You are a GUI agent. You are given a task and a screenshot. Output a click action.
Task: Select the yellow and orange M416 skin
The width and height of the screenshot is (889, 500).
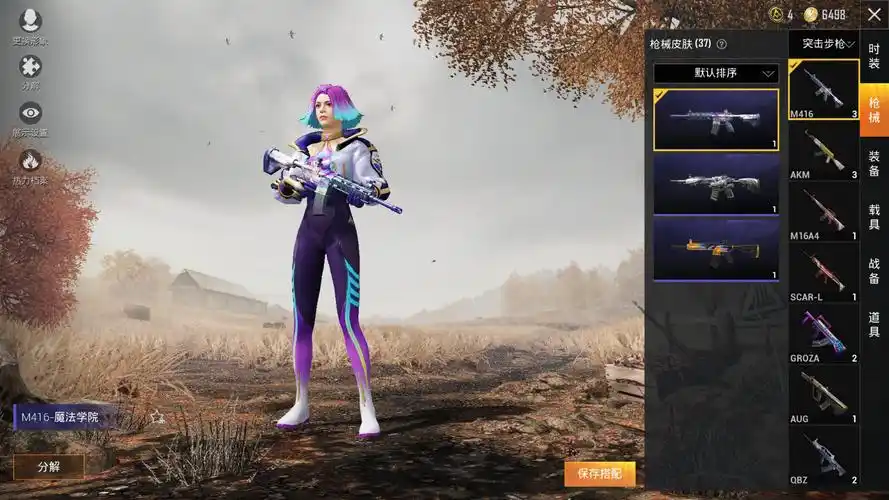tap(716, 248)
